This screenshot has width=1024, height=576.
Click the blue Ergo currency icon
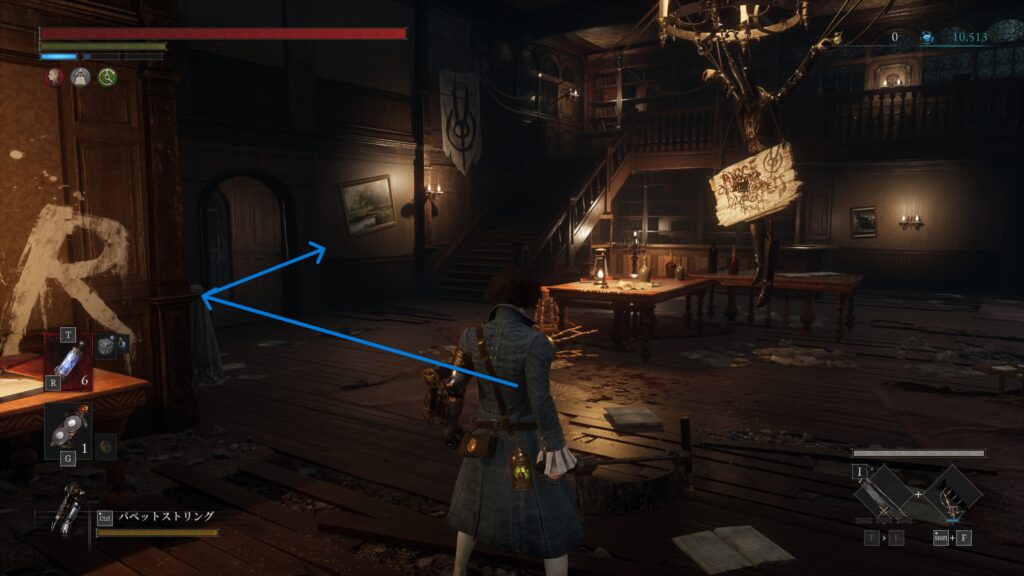[x=927, y=38]
